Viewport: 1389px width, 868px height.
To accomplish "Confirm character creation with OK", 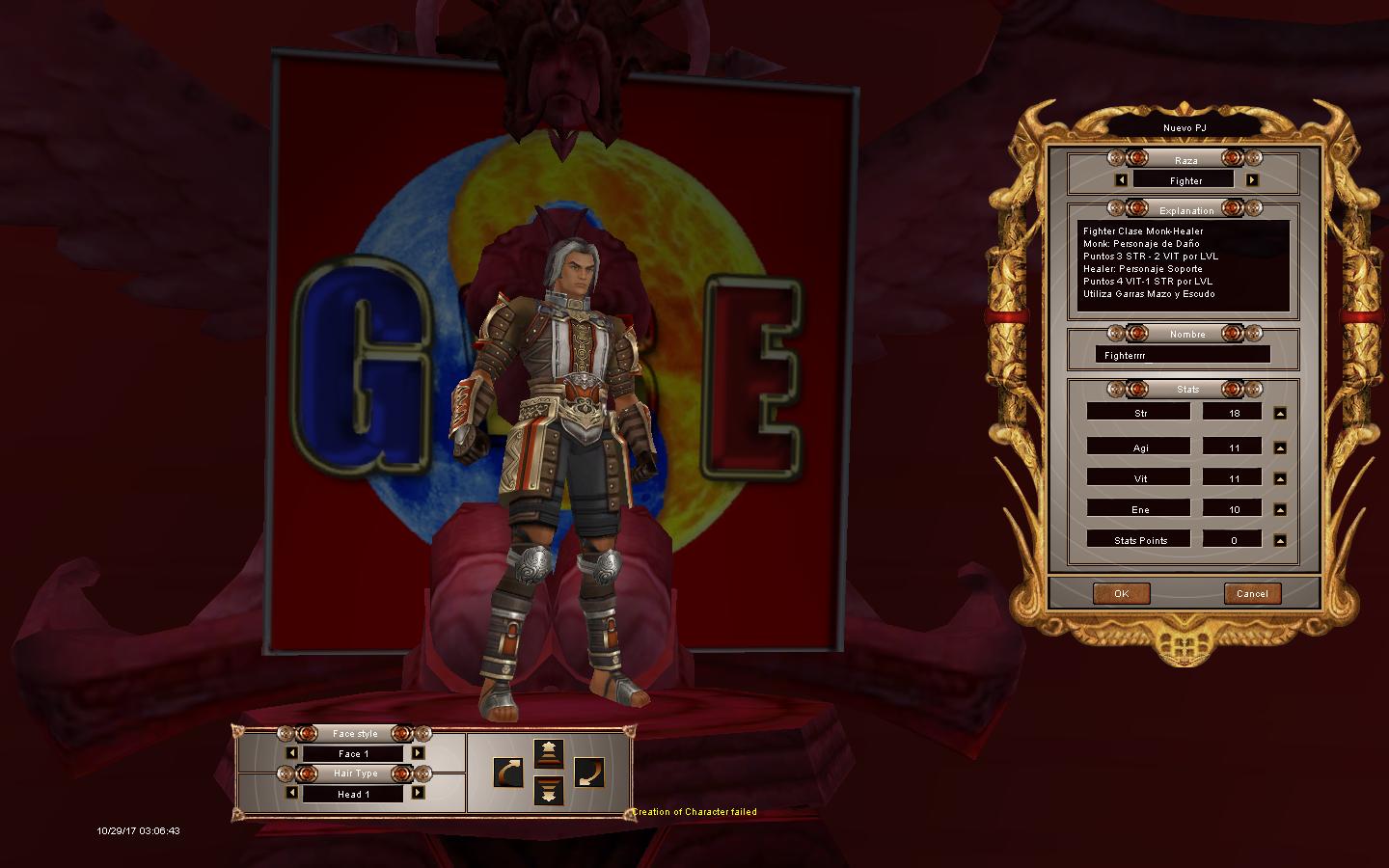I will tap(1121, 593).
